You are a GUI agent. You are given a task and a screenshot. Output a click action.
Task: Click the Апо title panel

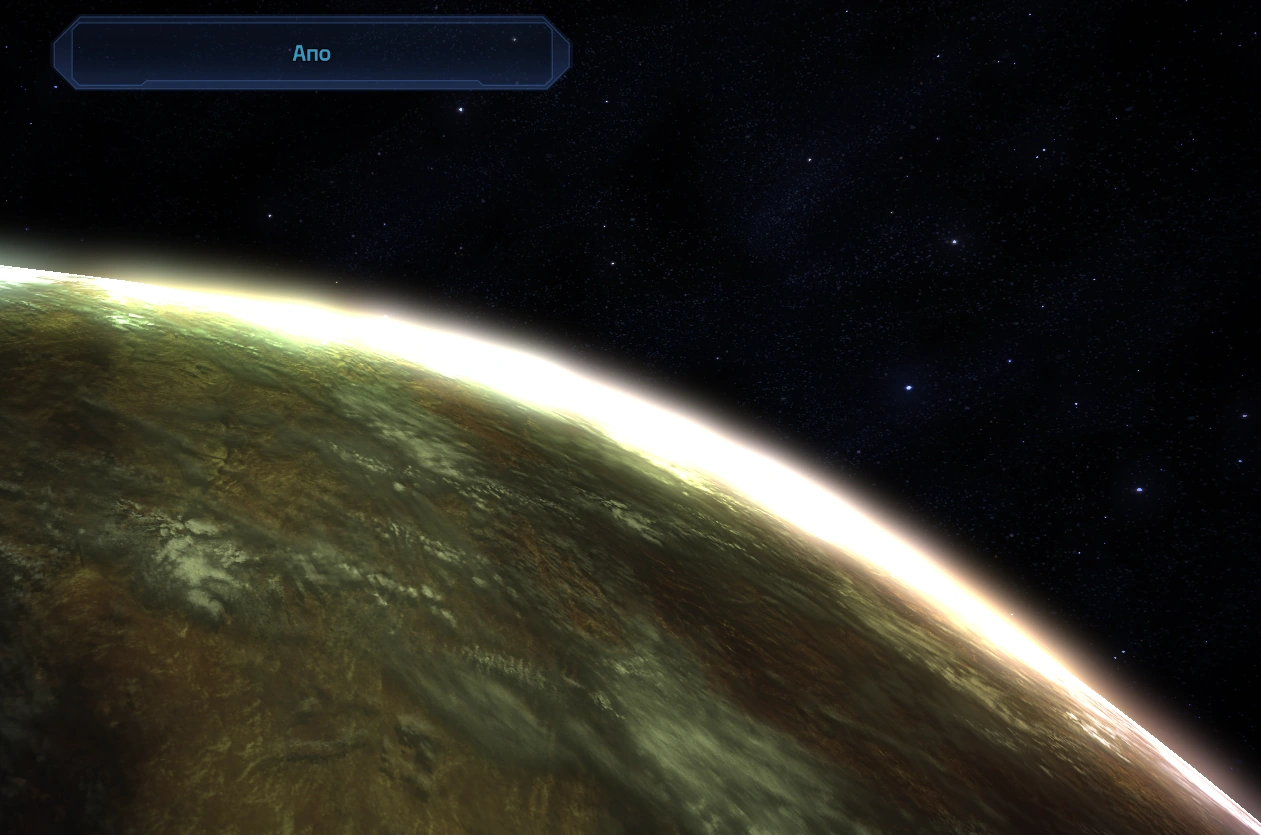coord(311,53)
